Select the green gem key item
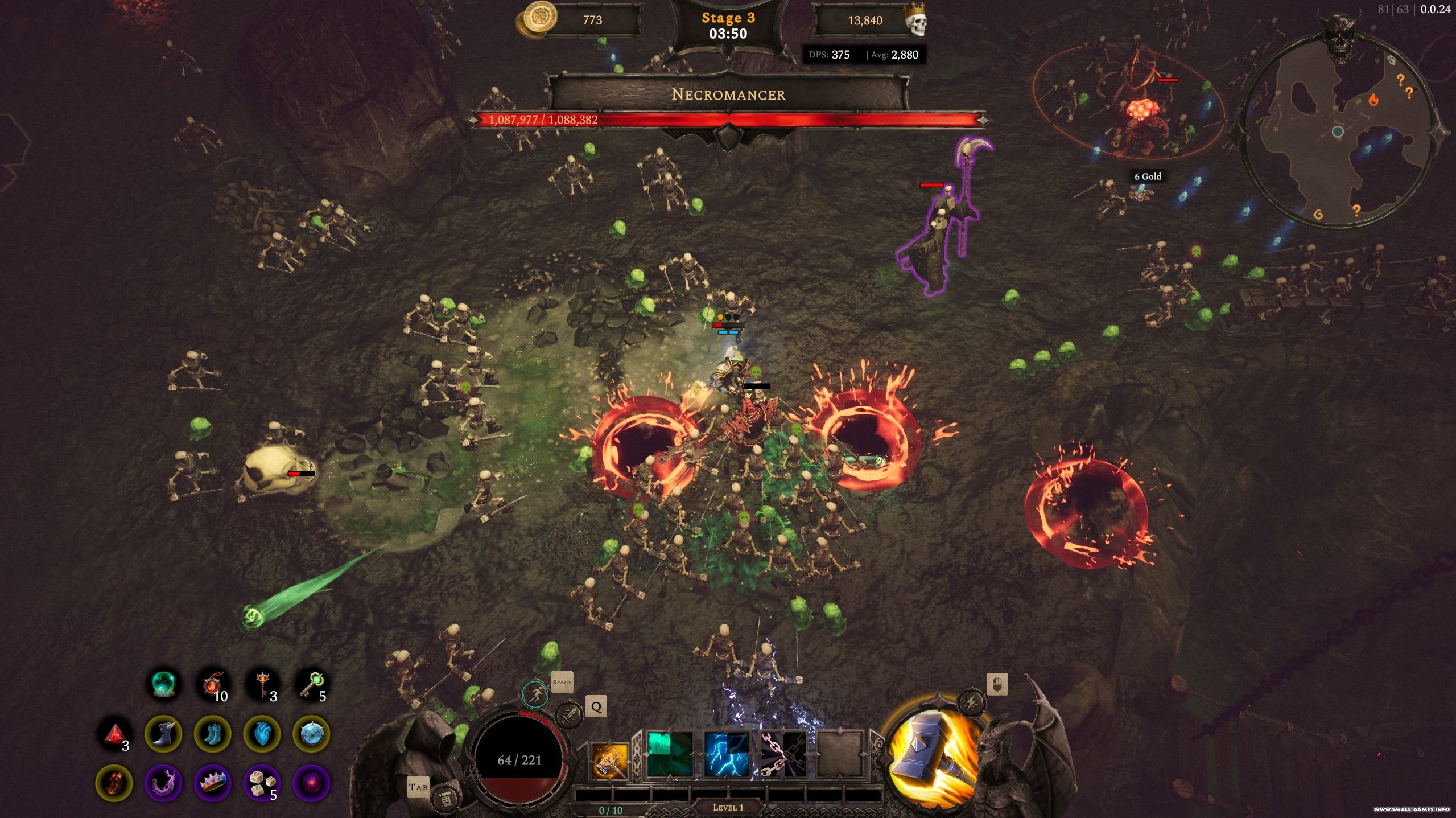This screenshot has width=1456, height=818. (312, 684)
